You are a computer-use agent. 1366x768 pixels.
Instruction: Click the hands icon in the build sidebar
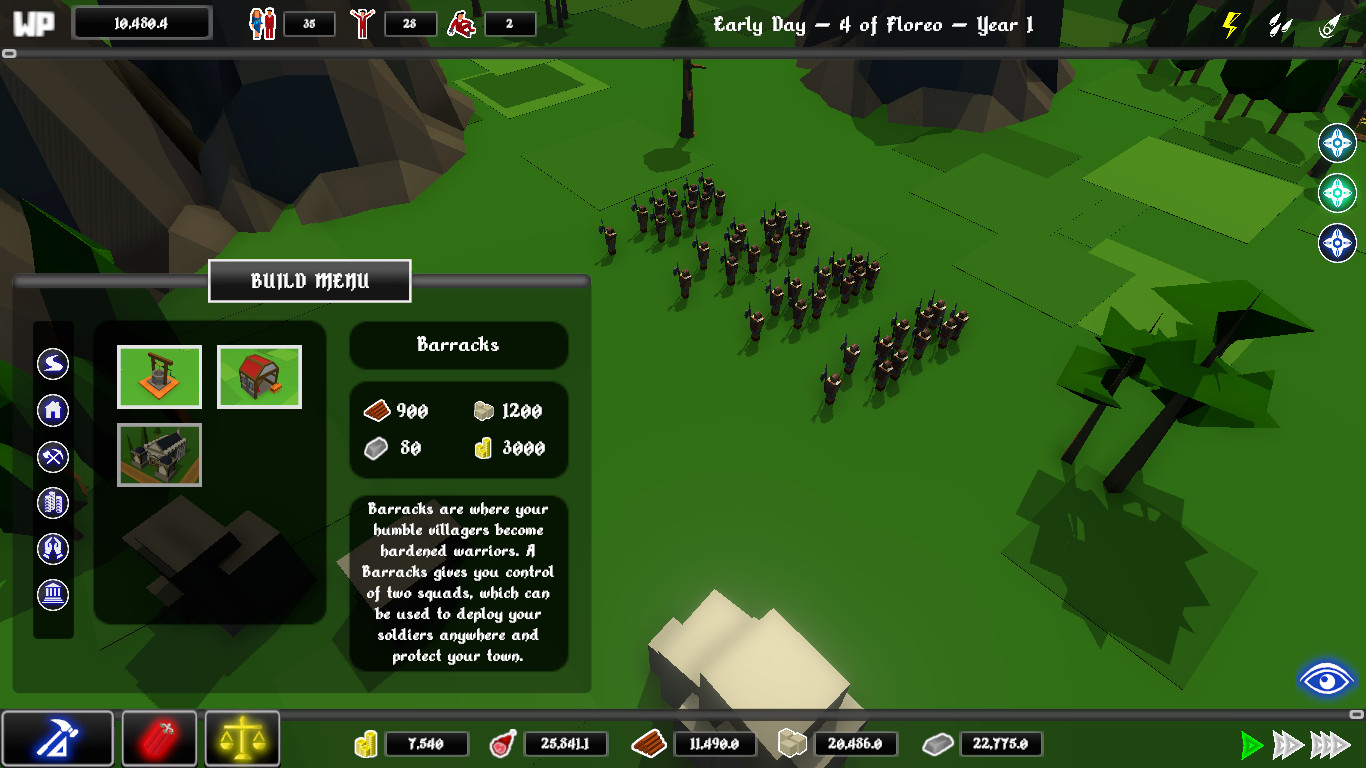coord(52,548)
